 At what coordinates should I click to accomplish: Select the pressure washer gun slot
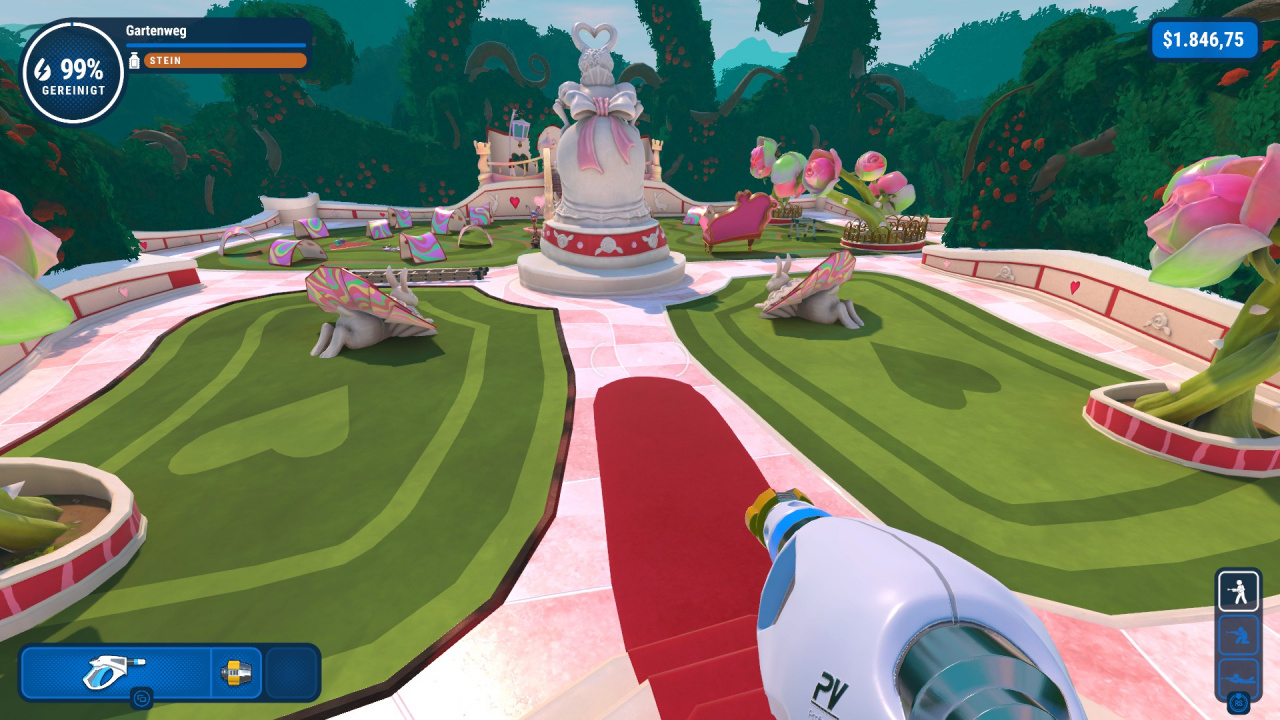[115, 672]
